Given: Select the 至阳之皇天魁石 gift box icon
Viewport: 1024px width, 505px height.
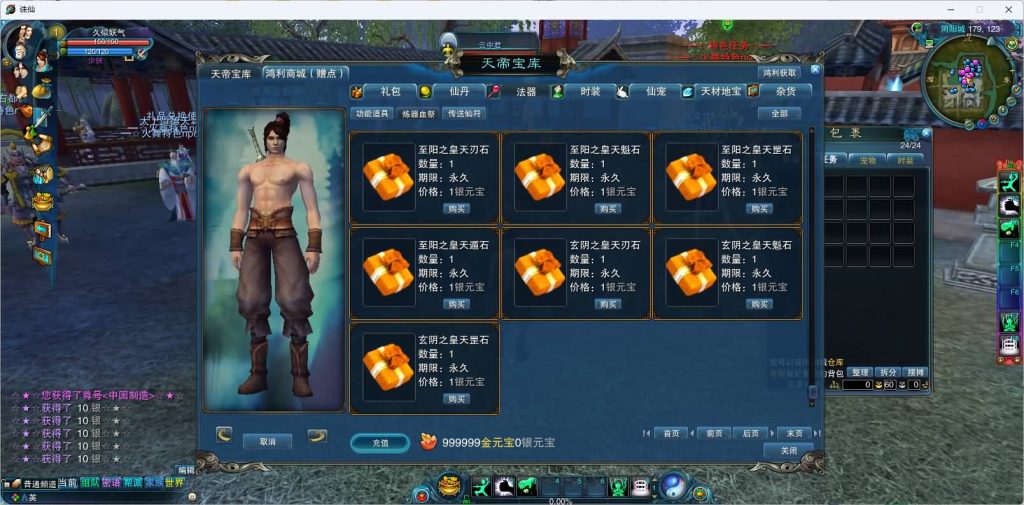Looking at the screenshot, I should tap(540, 171).
